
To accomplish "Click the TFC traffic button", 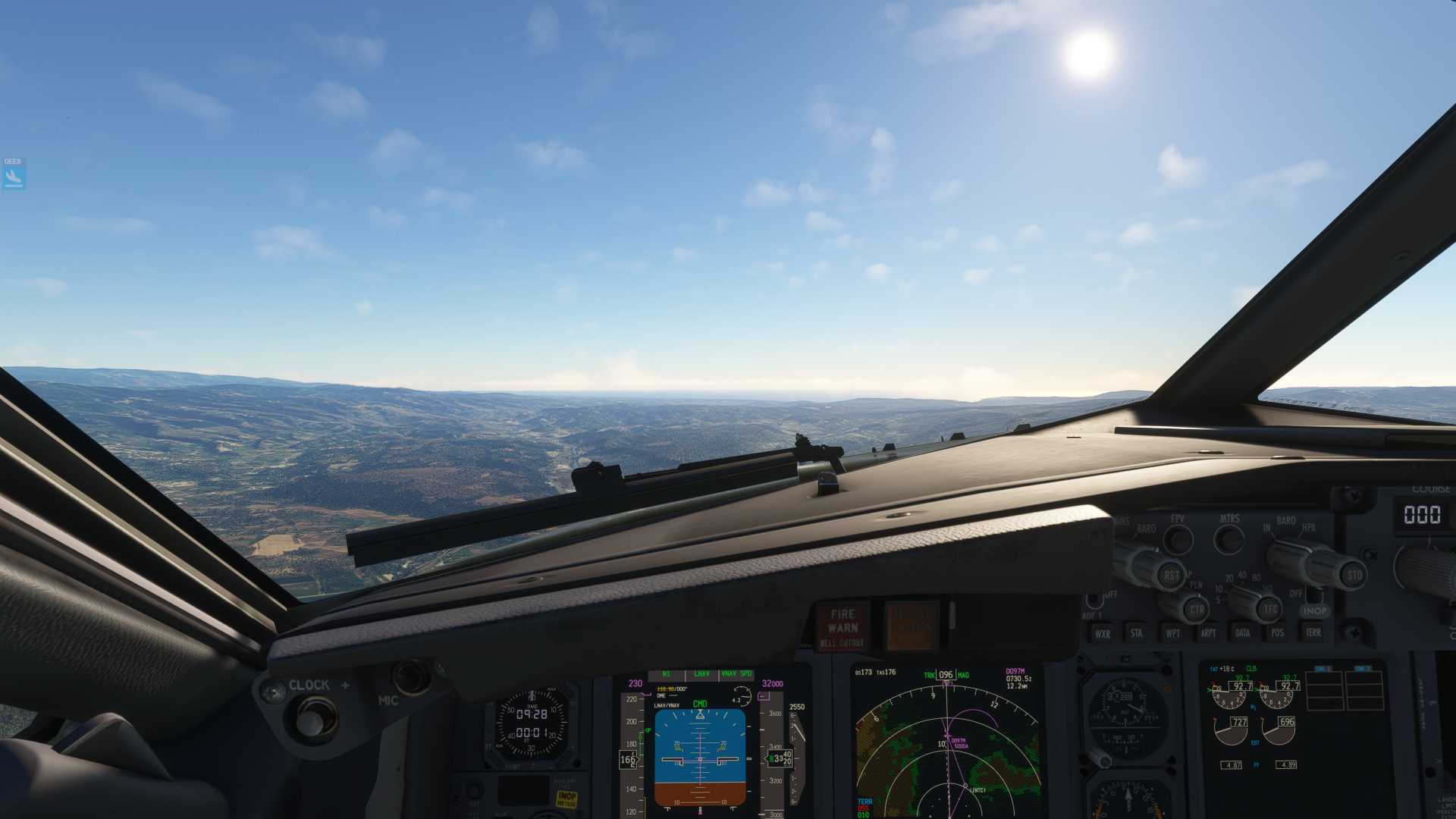I will 1270,608.
